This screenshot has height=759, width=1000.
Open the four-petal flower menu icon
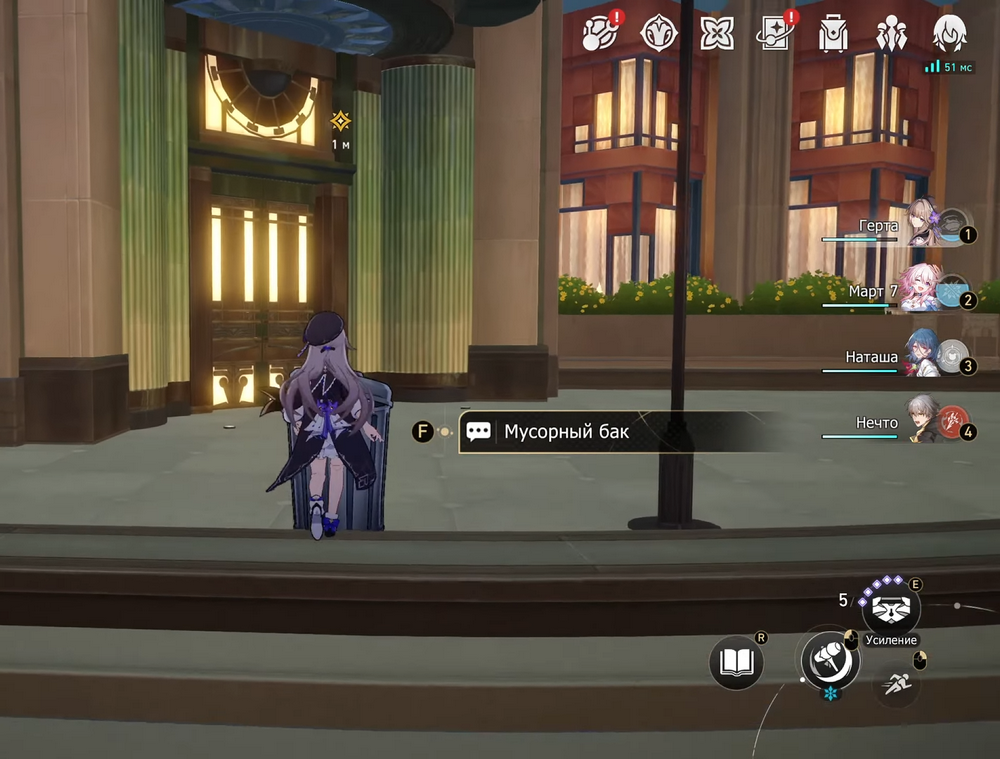717,33
